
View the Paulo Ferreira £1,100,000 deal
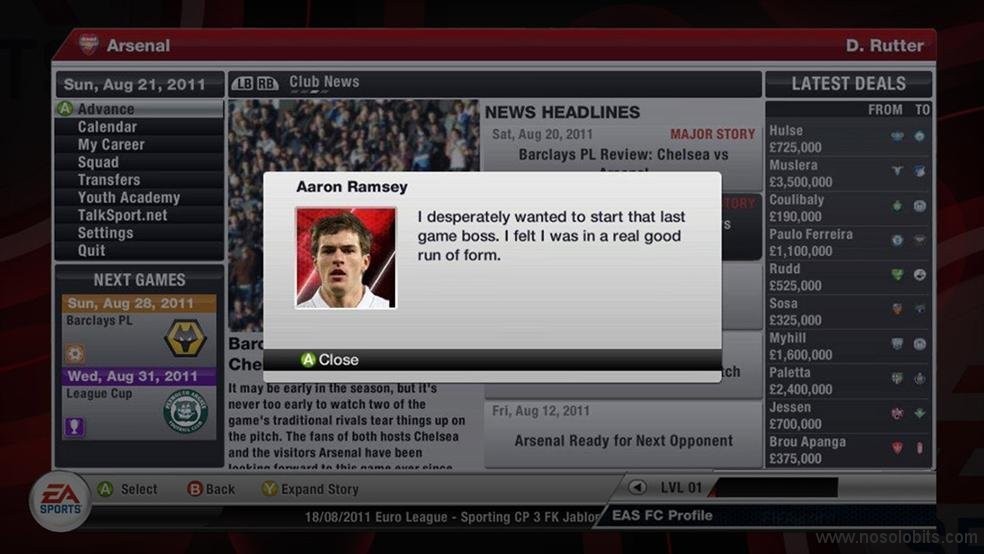click(x=848, y=243)
